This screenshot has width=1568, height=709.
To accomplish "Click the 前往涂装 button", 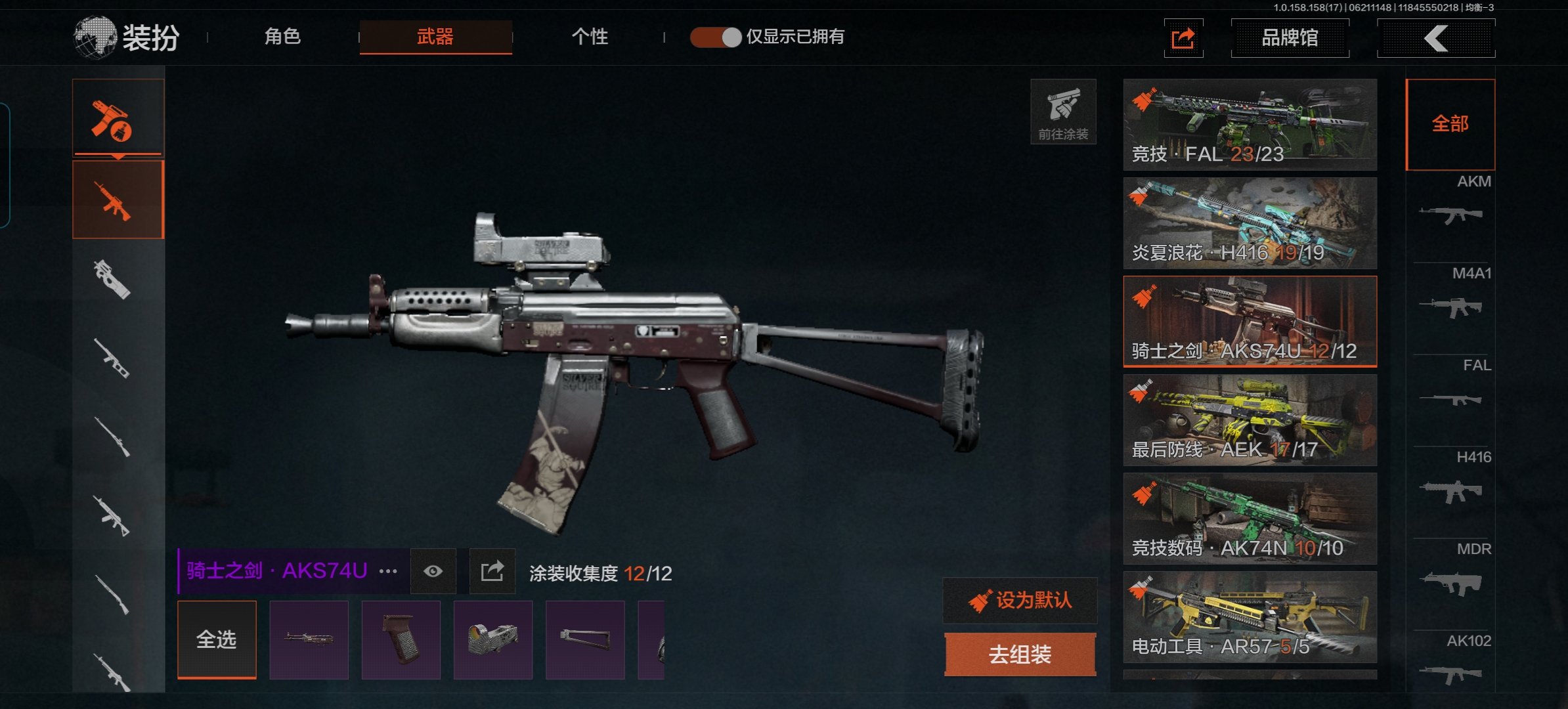I will point(1063,112).
